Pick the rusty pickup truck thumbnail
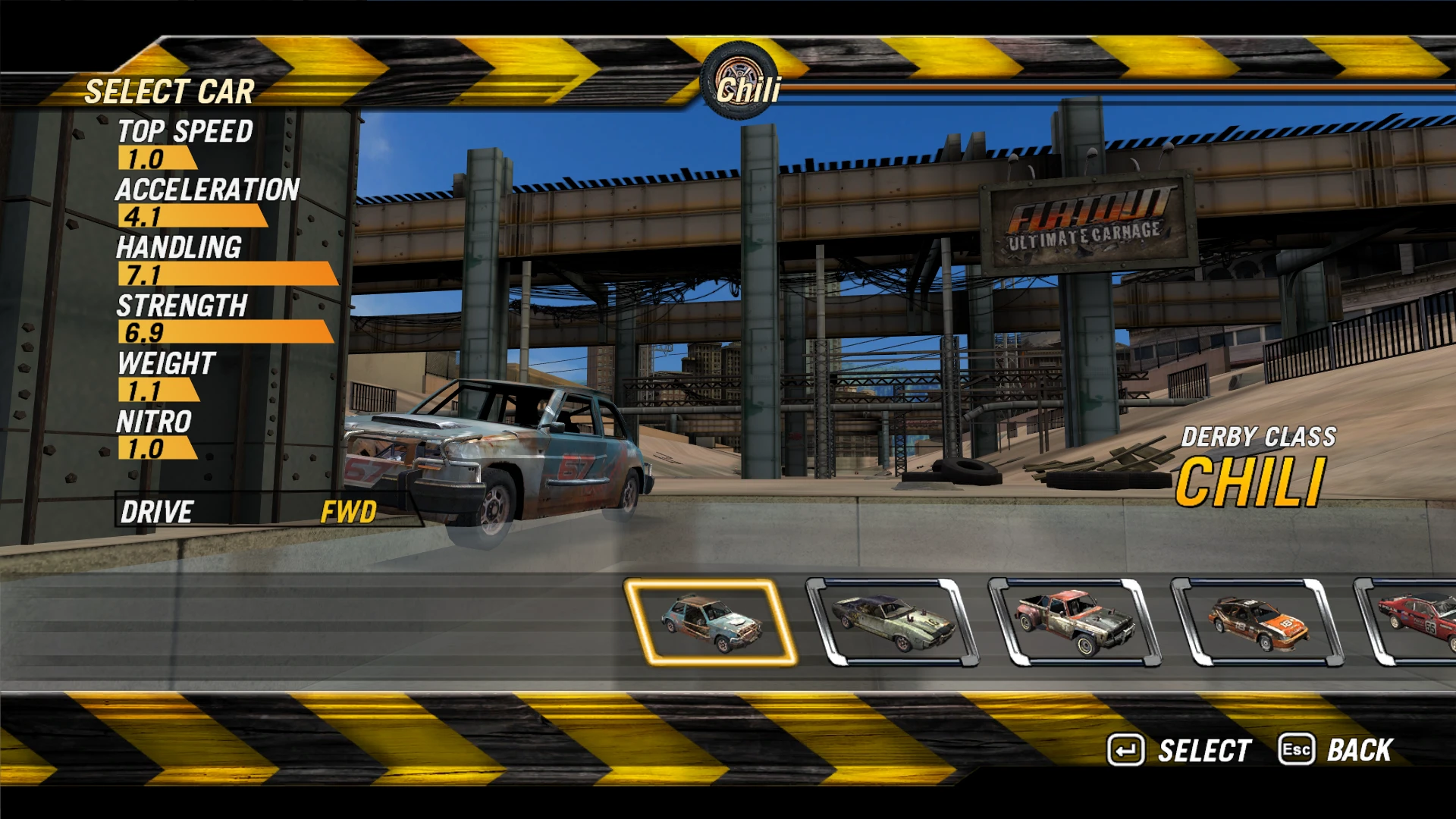The image size is (1456, 819). coord(1075,622)
